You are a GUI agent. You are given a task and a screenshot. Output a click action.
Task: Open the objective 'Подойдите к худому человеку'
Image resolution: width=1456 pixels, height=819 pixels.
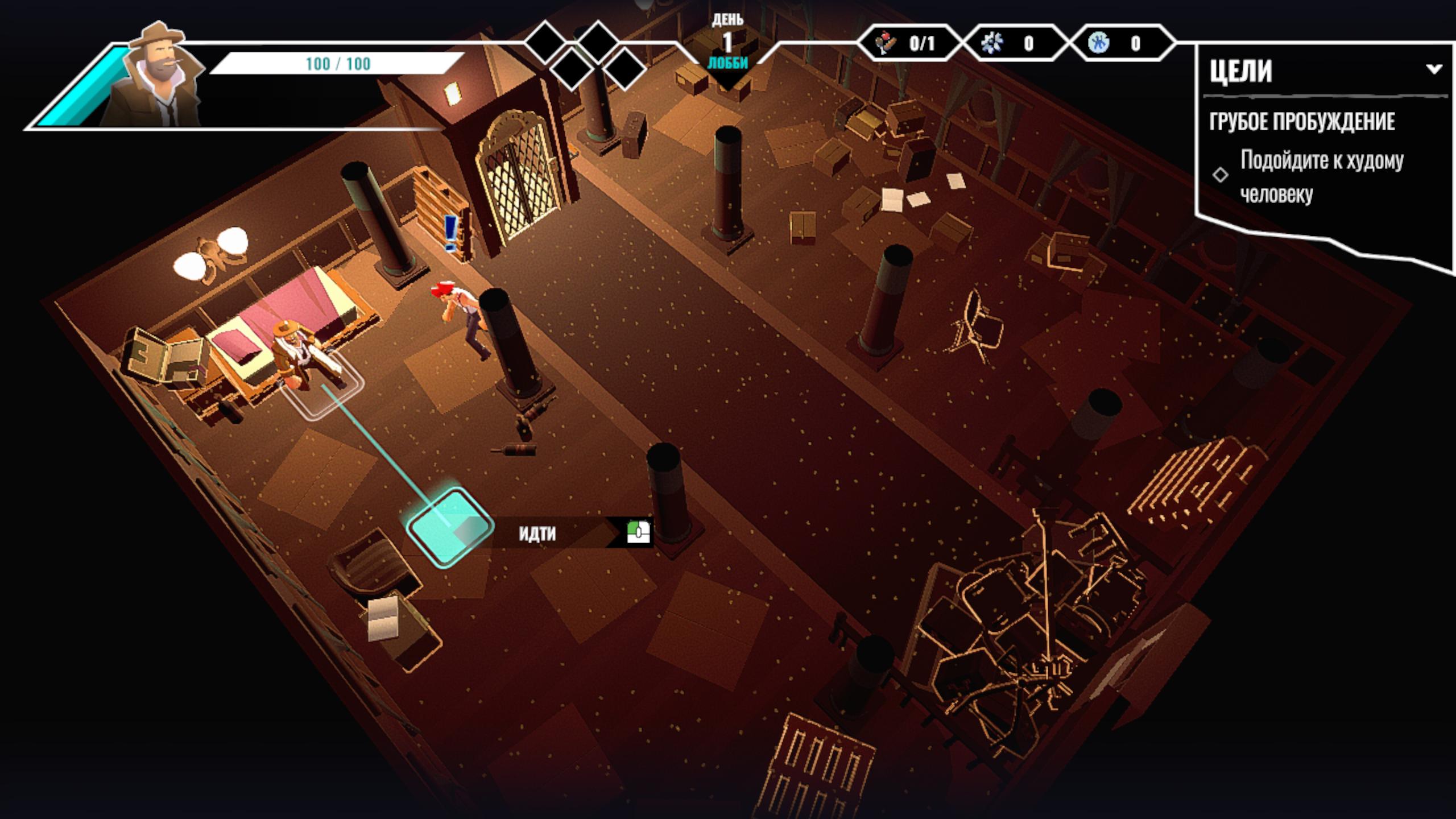[x=1321, y=176]
